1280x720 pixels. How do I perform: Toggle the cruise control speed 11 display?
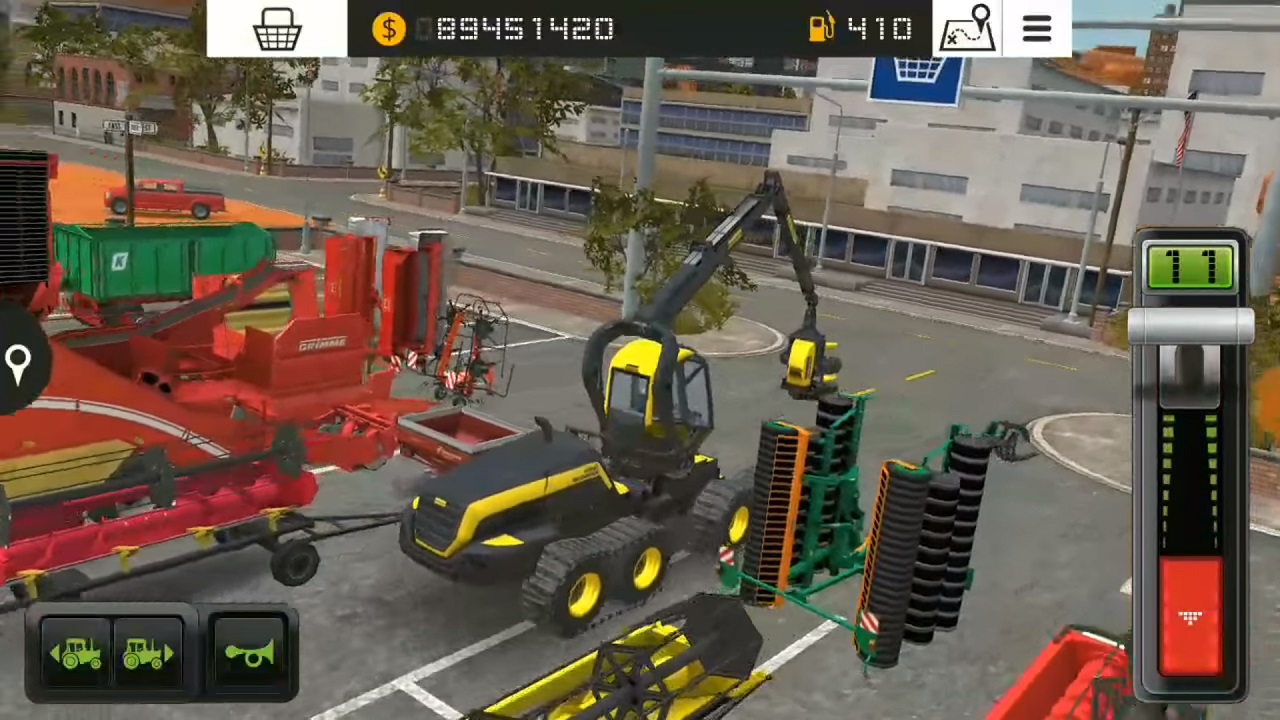pos(1189,267)
